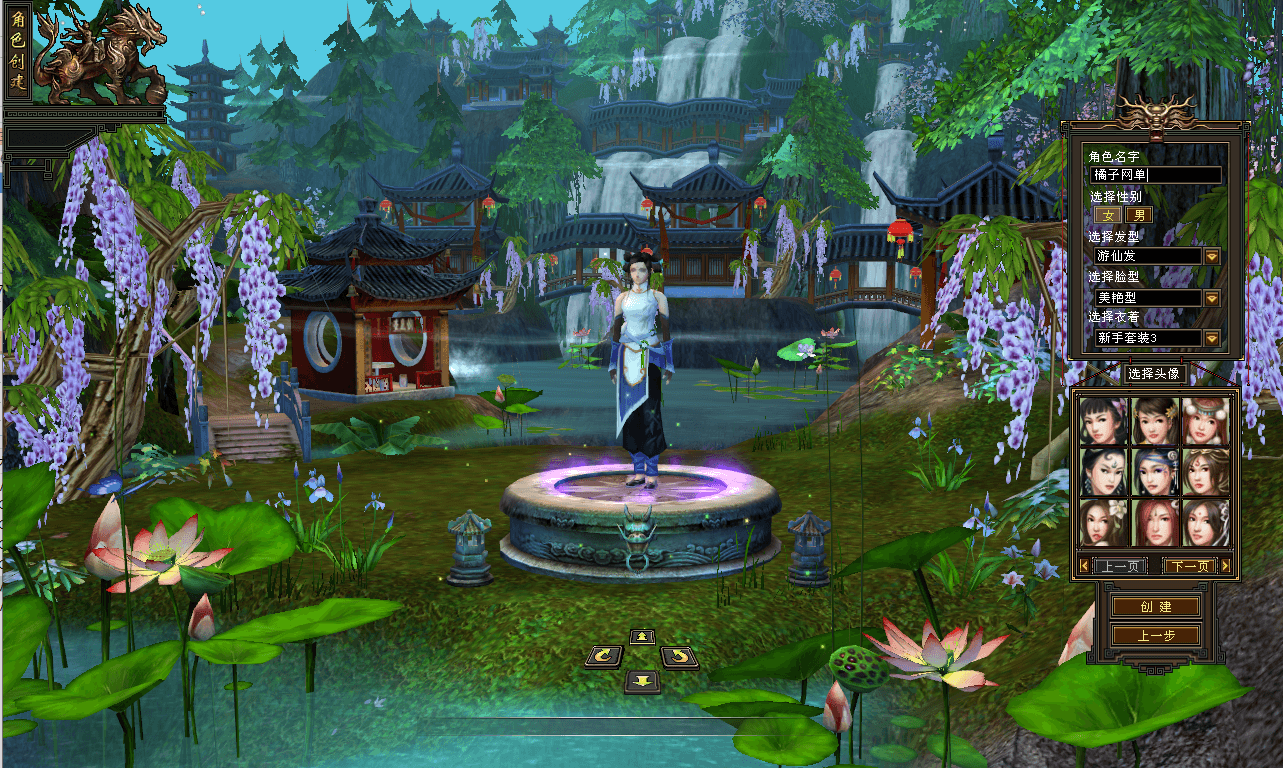Rotate character using the right curved arrow
1283x768 pixels.
pyautogui.click(x=679, y=657)
